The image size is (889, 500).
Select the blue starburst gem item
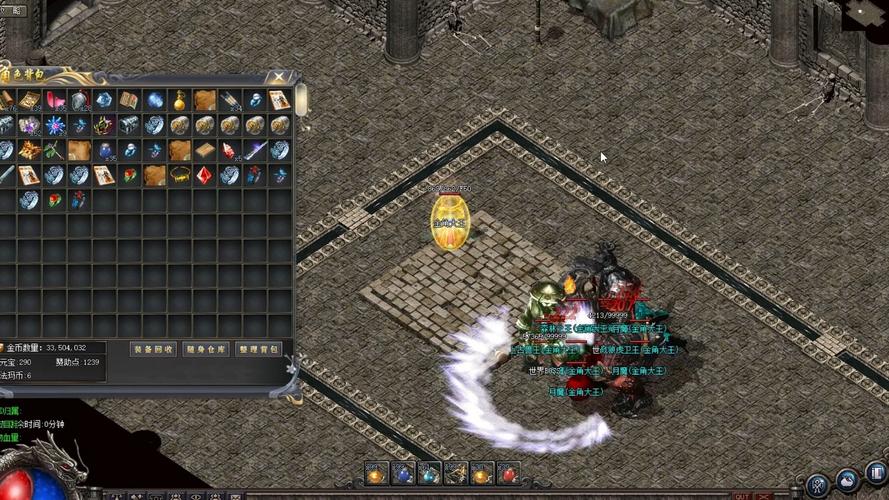55,125
